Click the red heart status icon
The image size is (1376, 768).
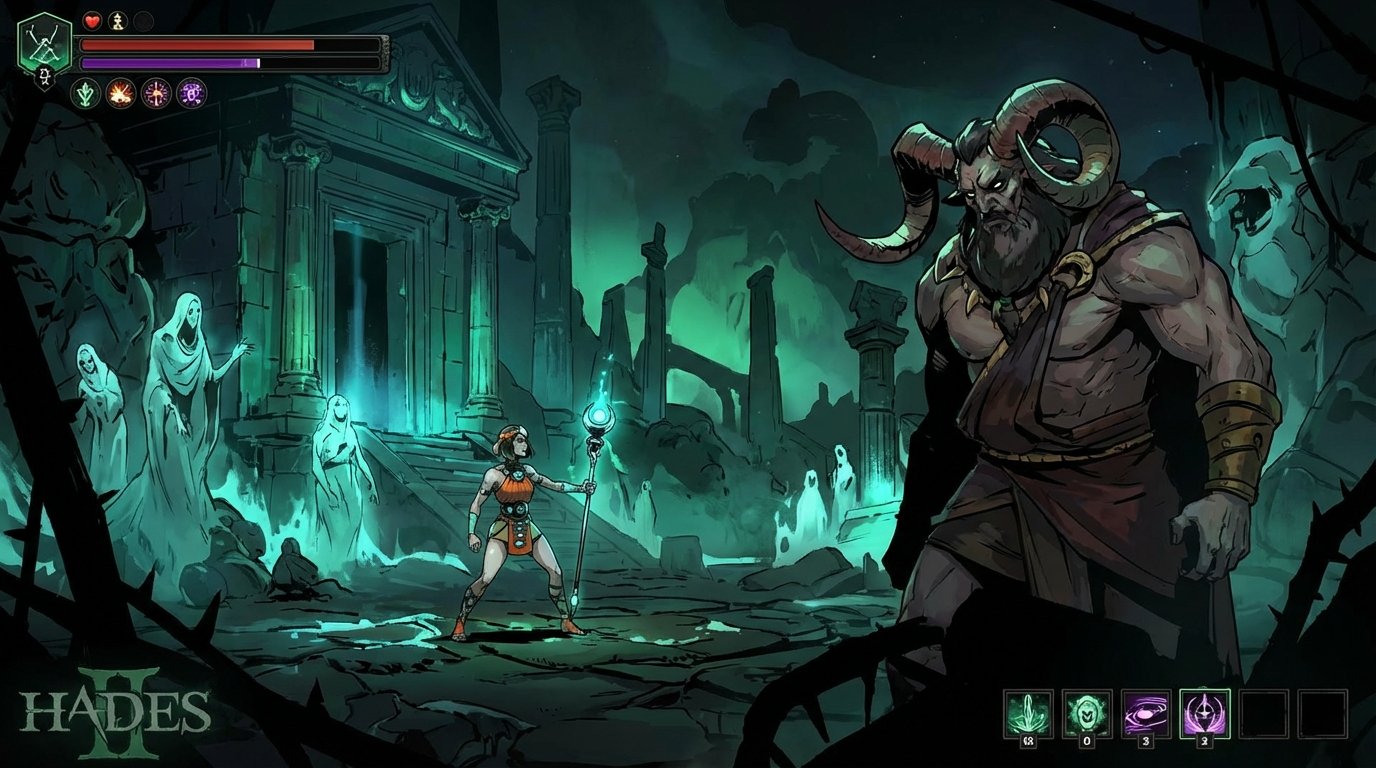92,21
